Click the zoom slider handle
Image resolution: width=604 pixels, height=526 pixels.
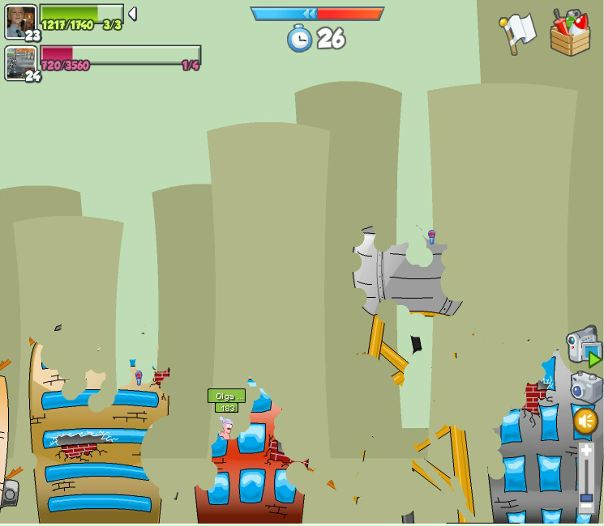pyautogui.click(x=586, y=496)
